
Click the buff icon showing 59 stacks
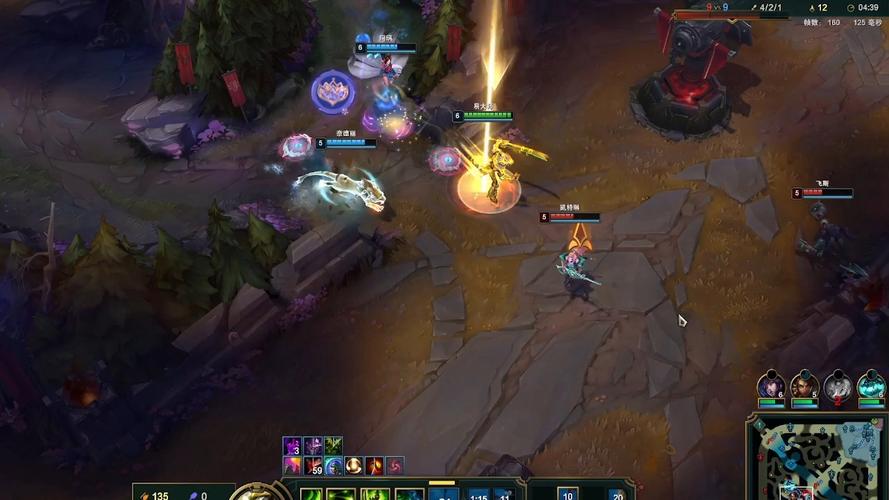pos(313,466)
